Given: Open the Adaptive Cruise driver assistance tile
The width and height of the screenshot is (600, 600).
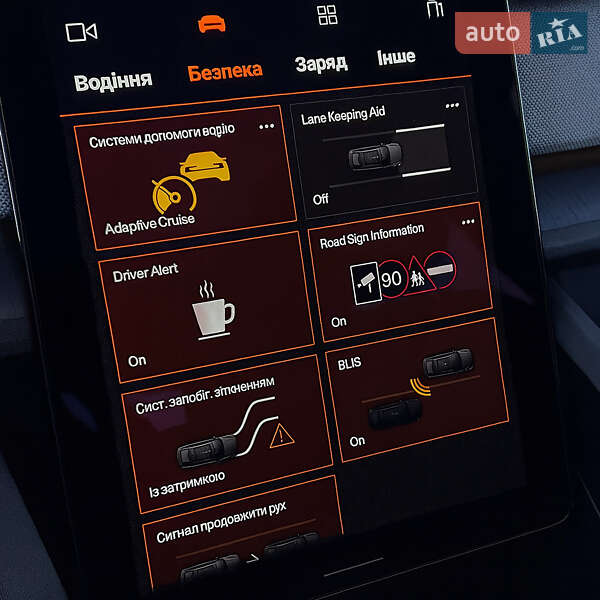Looking at the screenshot, I should pyautogui.click(x=185, y=176).
